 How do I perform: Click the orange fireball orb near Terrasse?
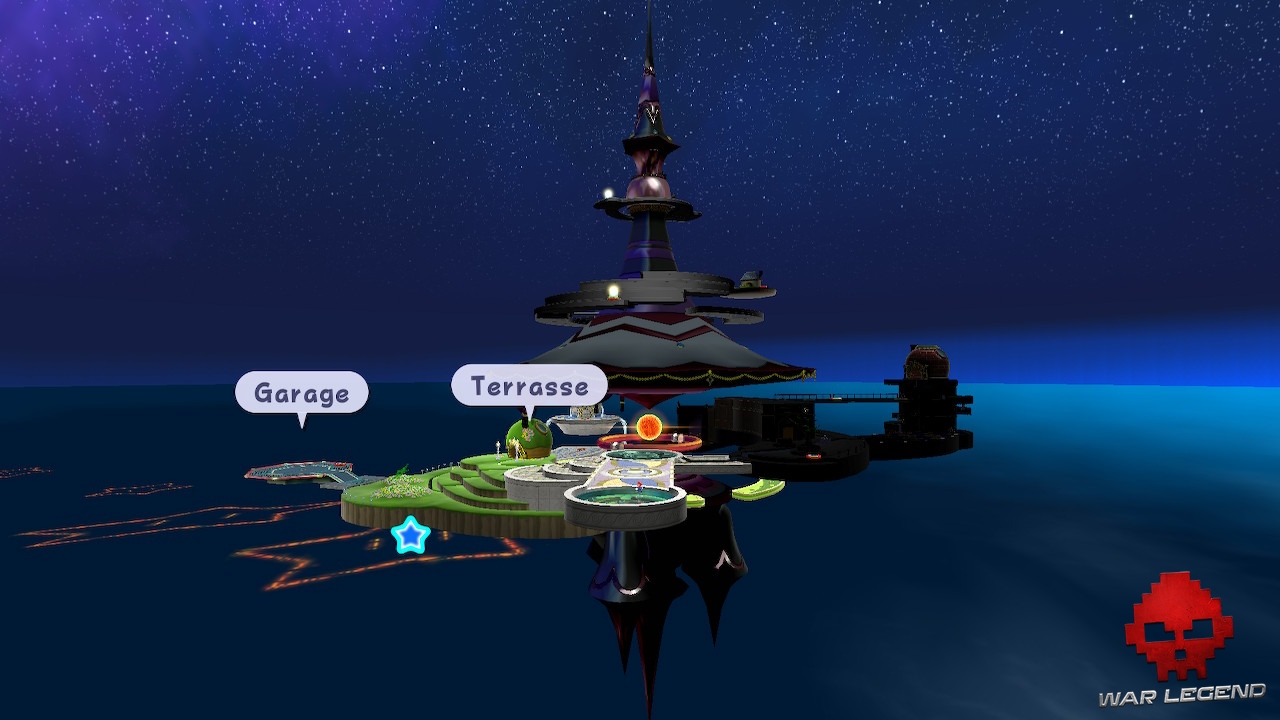coord(649,425)
